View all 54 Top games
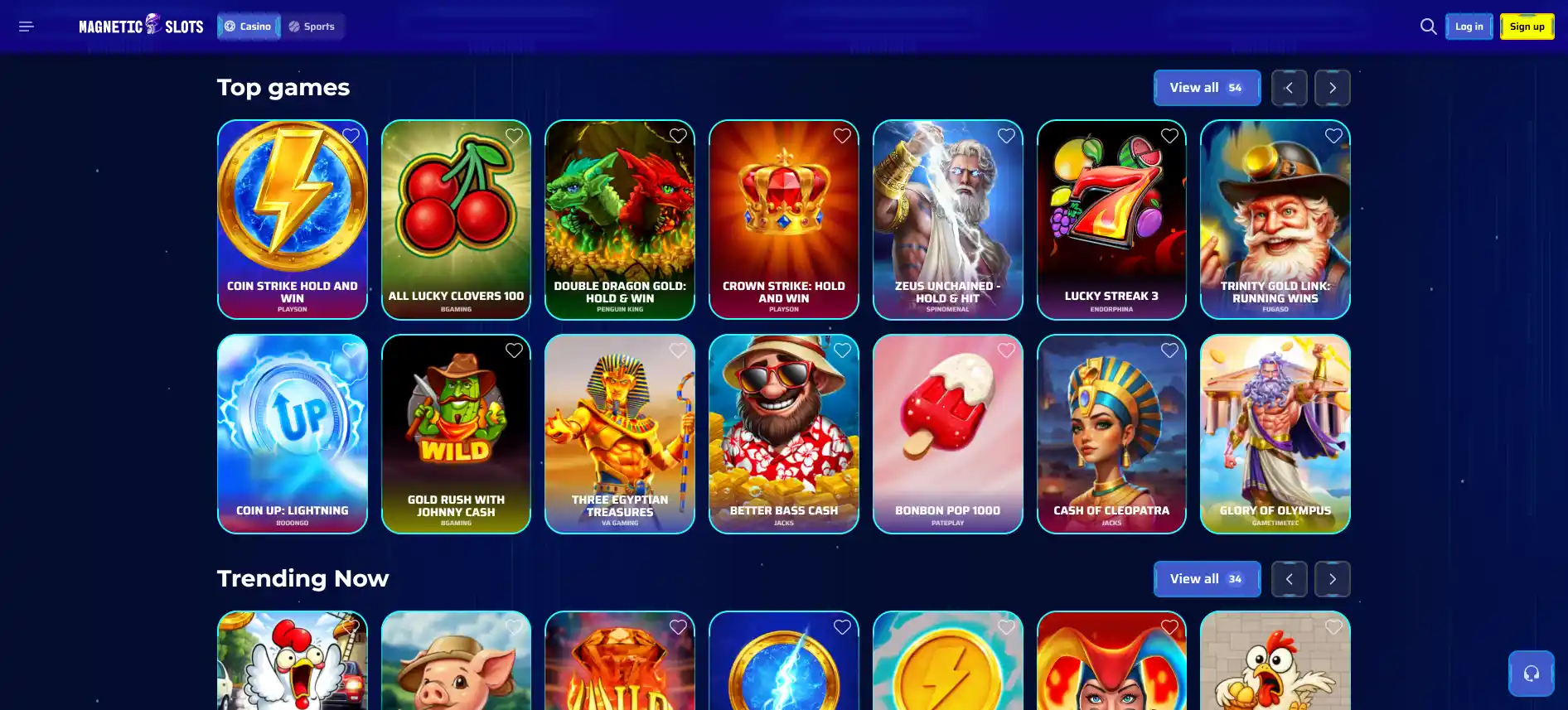1568x710 pixels. click(x=1207, y=87)
